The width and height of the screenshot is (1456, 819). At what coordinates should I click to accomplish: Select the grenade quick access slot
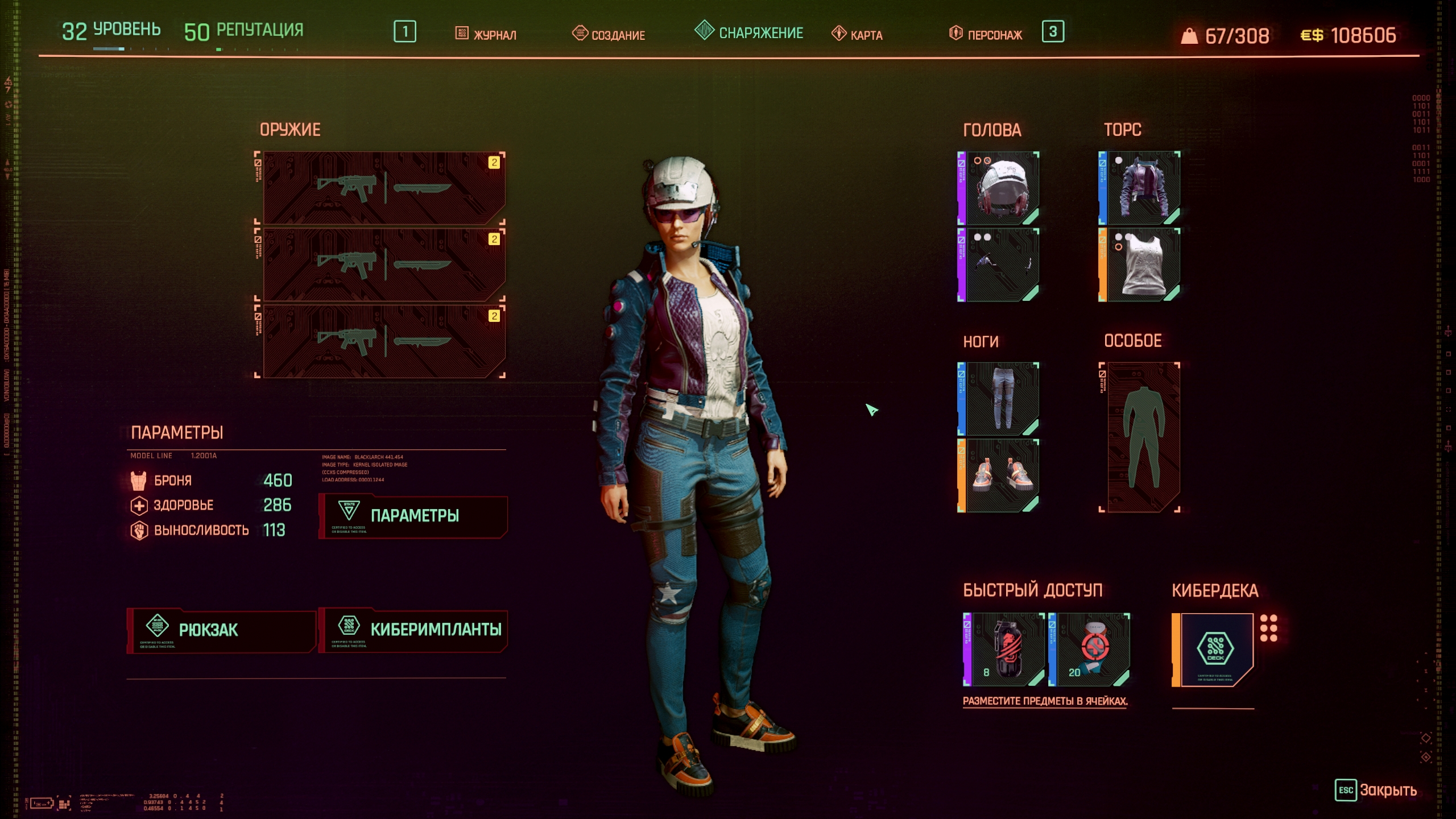tap(1004, 650)
